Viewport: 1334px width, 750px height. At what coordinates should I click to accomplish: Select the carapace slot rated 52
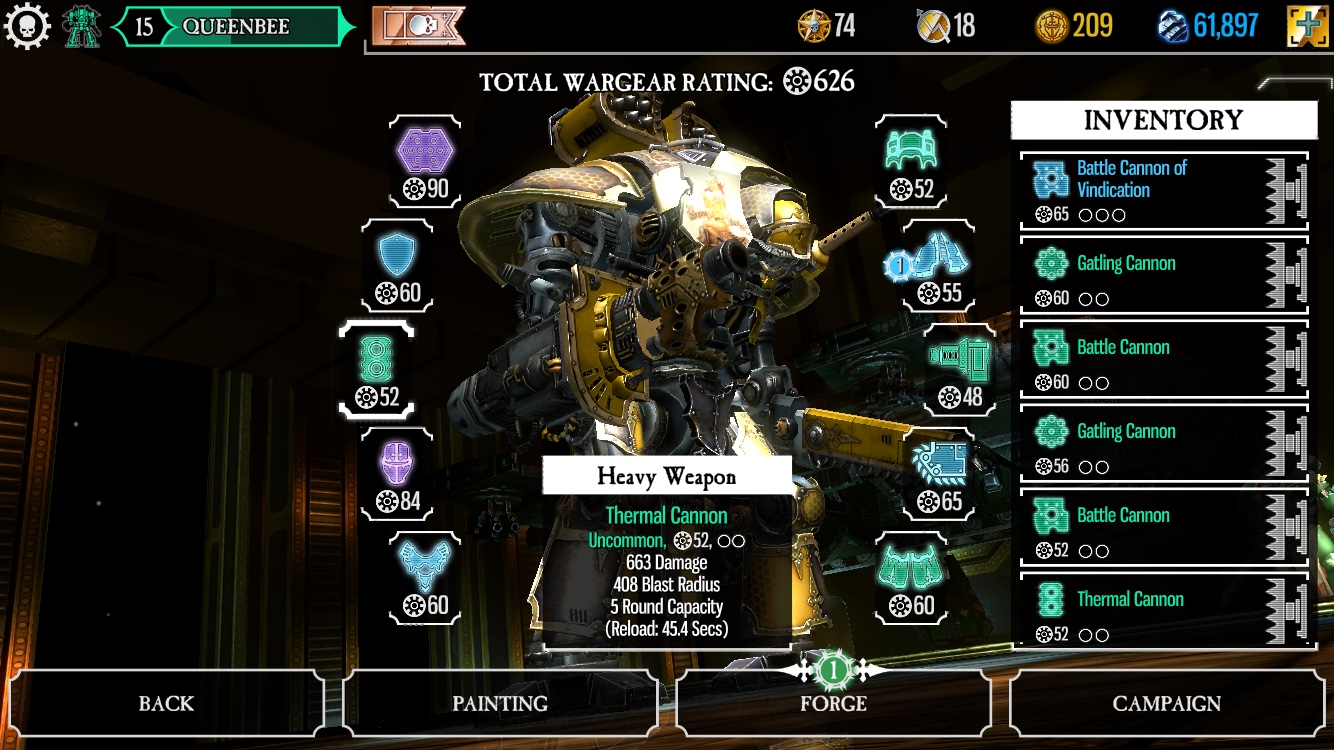[911, 160]
